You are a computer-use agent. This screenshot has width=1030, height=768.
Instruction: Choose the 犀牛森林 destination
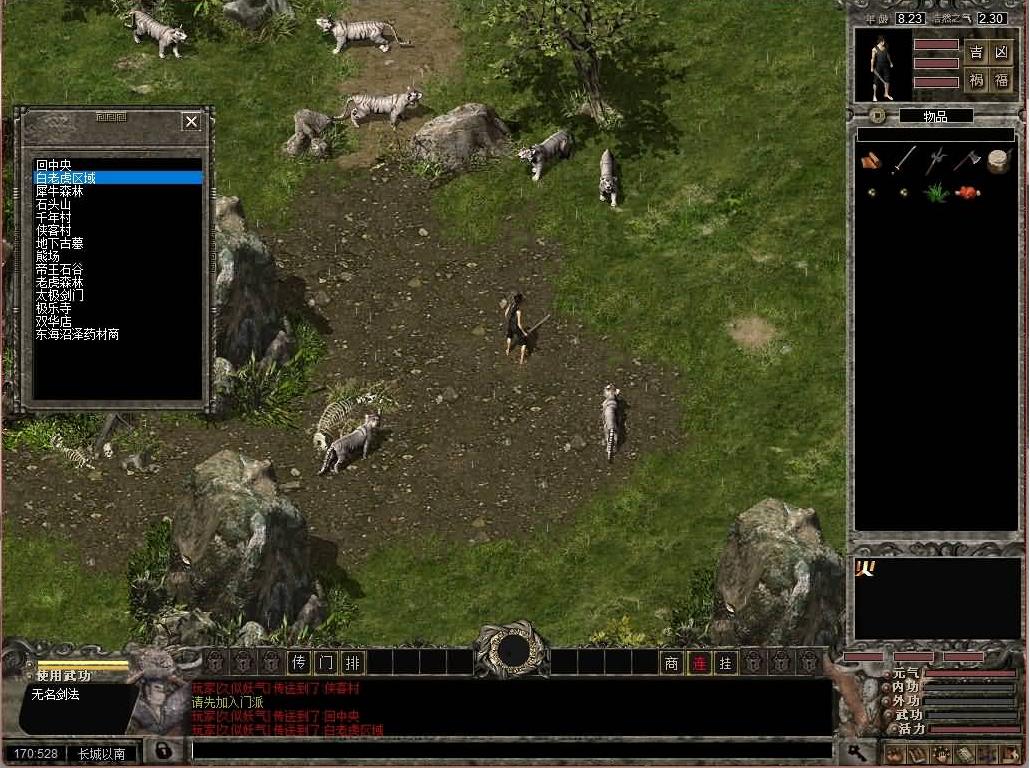pos(60,191)
